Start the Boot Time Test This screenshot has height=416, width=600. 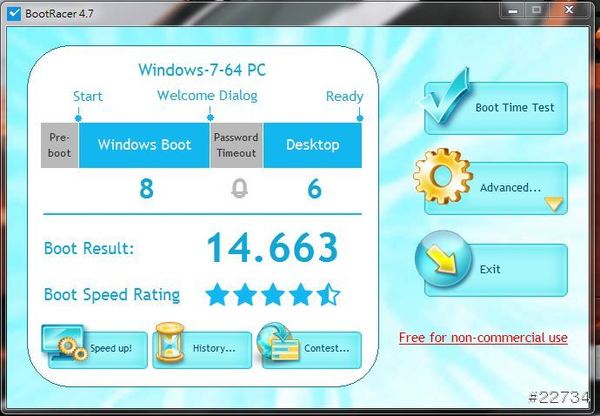pyautogui.click(x=497, y=108)
